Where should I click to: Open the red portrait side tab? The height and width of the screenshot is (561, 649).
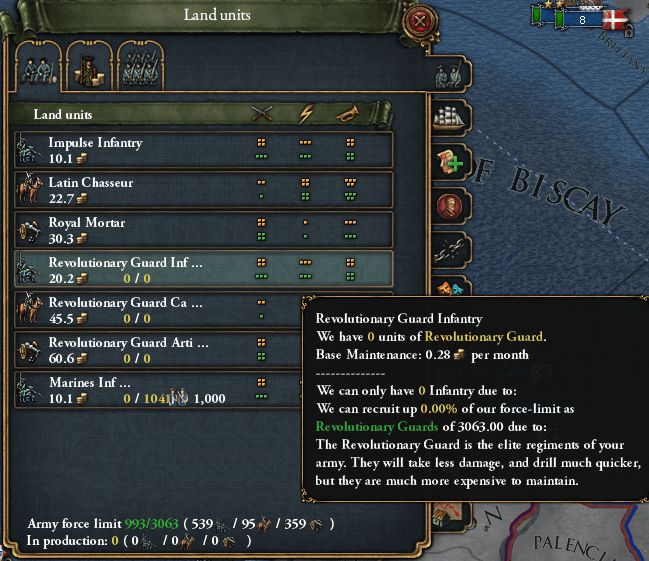click(x=449, y=206)
